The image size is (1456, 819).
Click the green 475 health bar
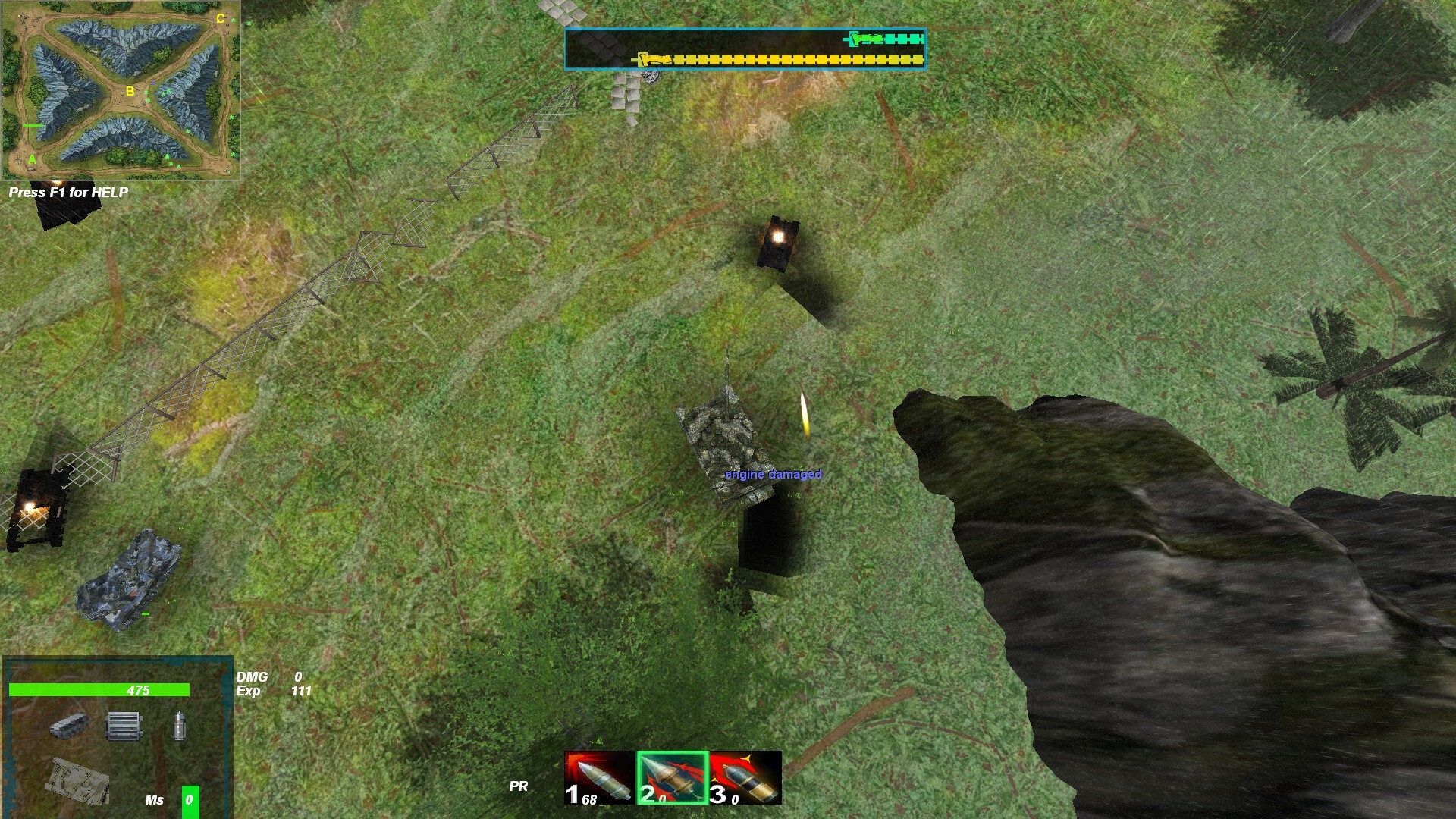(x=99, y=690)
